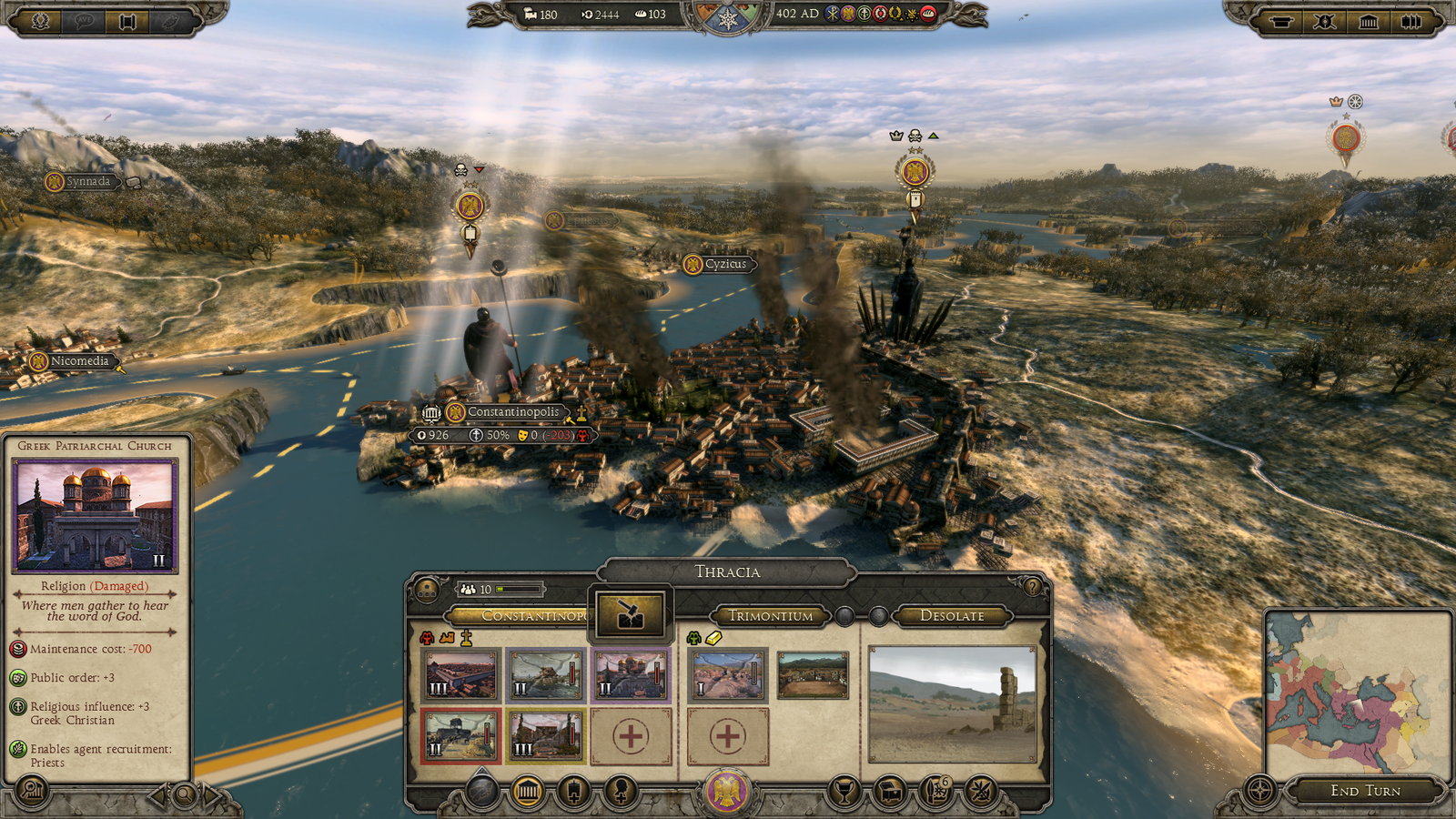1456x819 pixels.
Task: Toggle the round button left of Desolate
Action: [876, 616]
